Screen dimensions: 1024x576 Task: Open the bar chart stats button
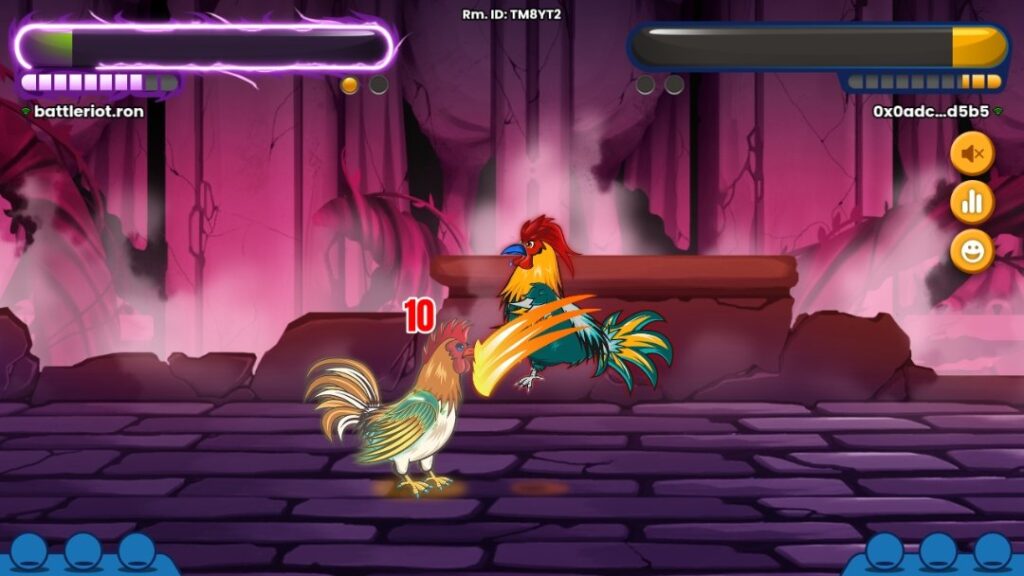972,203
